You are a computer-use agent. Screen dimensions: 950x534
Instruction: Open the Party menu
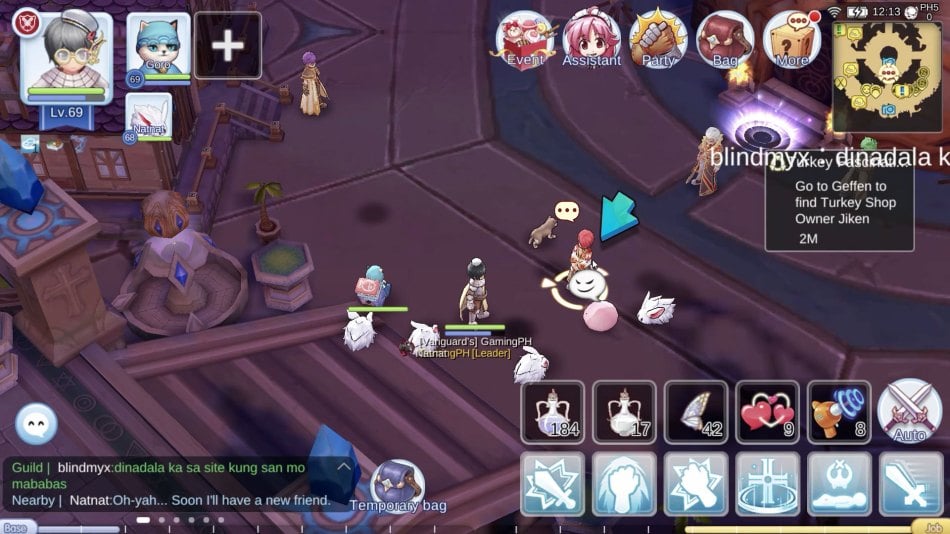[x=658, y=40]
